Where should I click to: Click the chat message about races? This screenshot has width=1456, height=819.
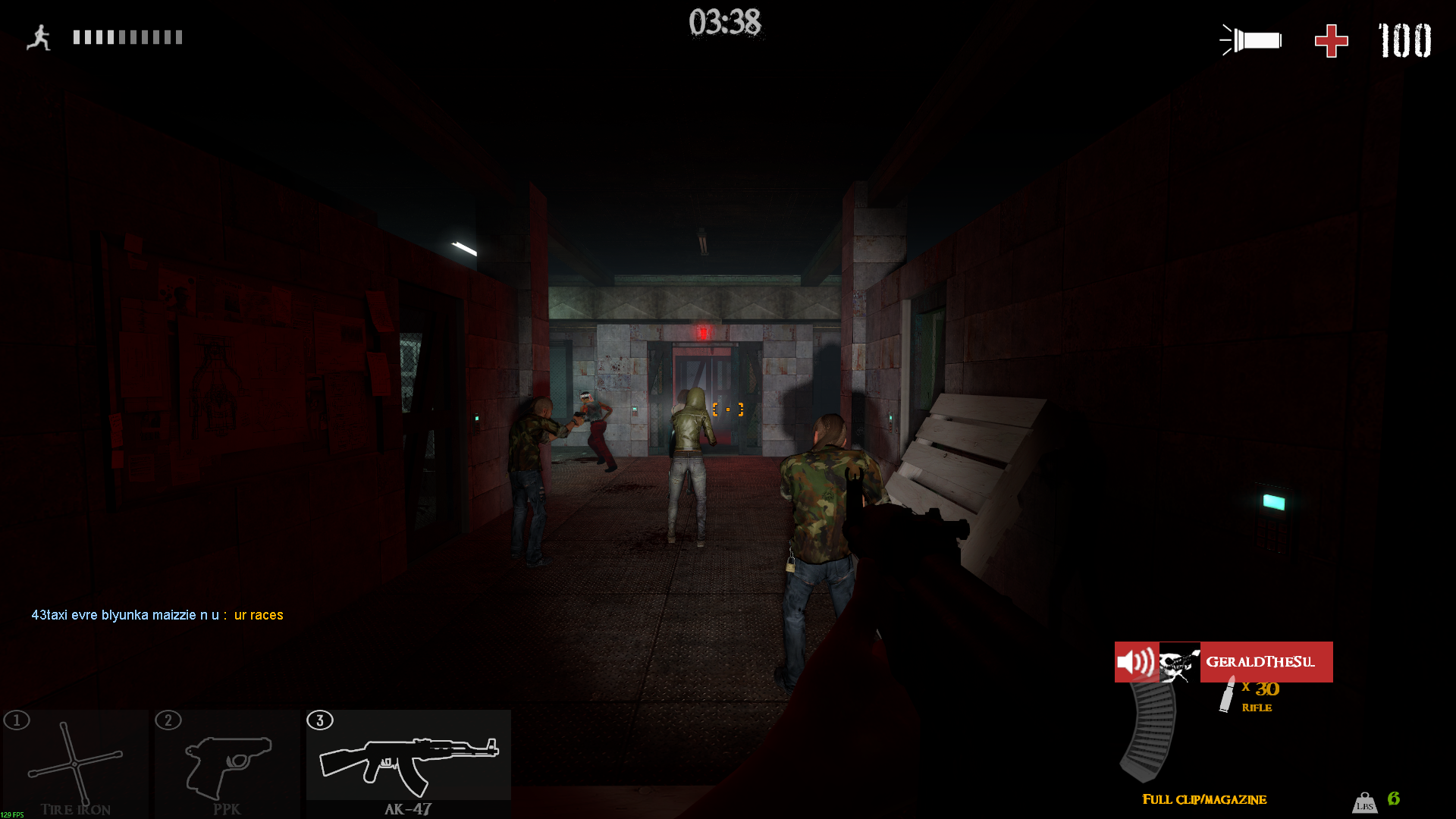point(157,615)
